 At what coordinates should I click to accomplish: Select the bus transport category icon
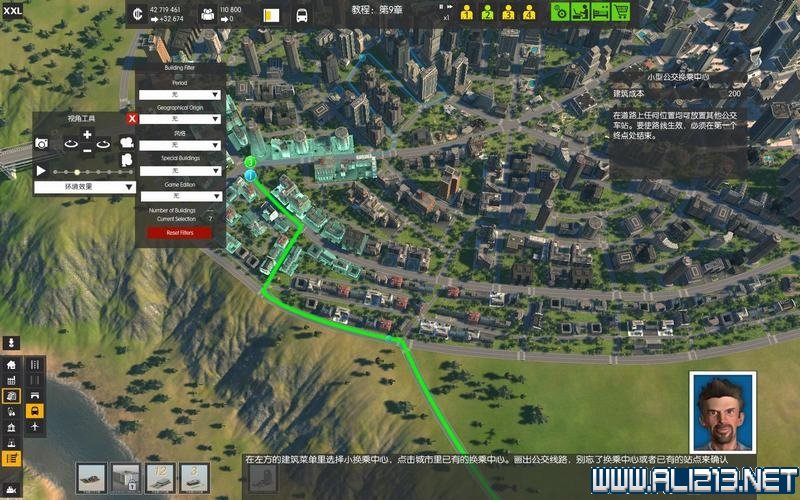pyautogui.click(x=35, y=410)
